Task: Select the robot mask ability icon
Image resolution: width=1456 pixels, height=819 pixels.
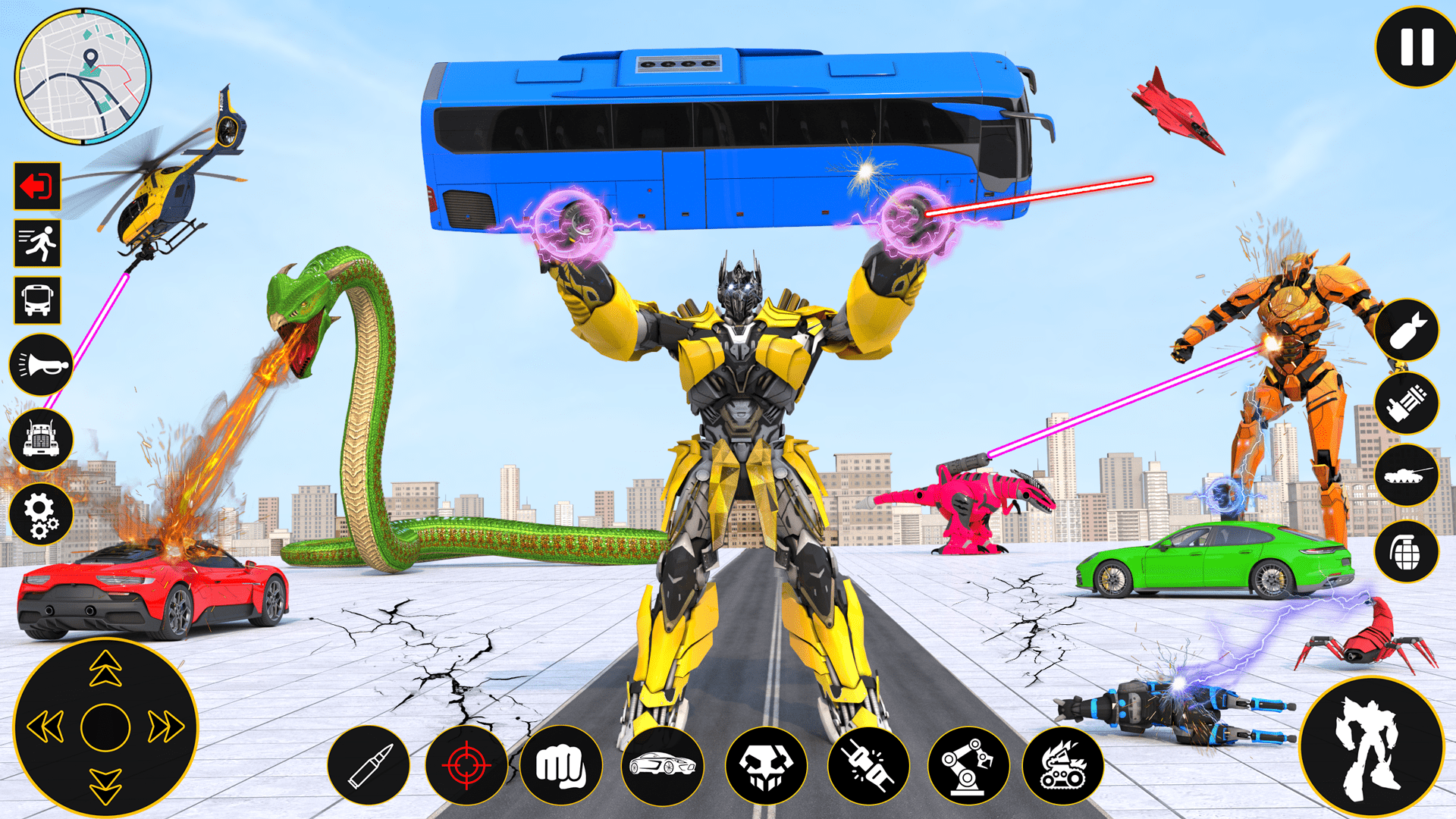Action: [770, 766]
